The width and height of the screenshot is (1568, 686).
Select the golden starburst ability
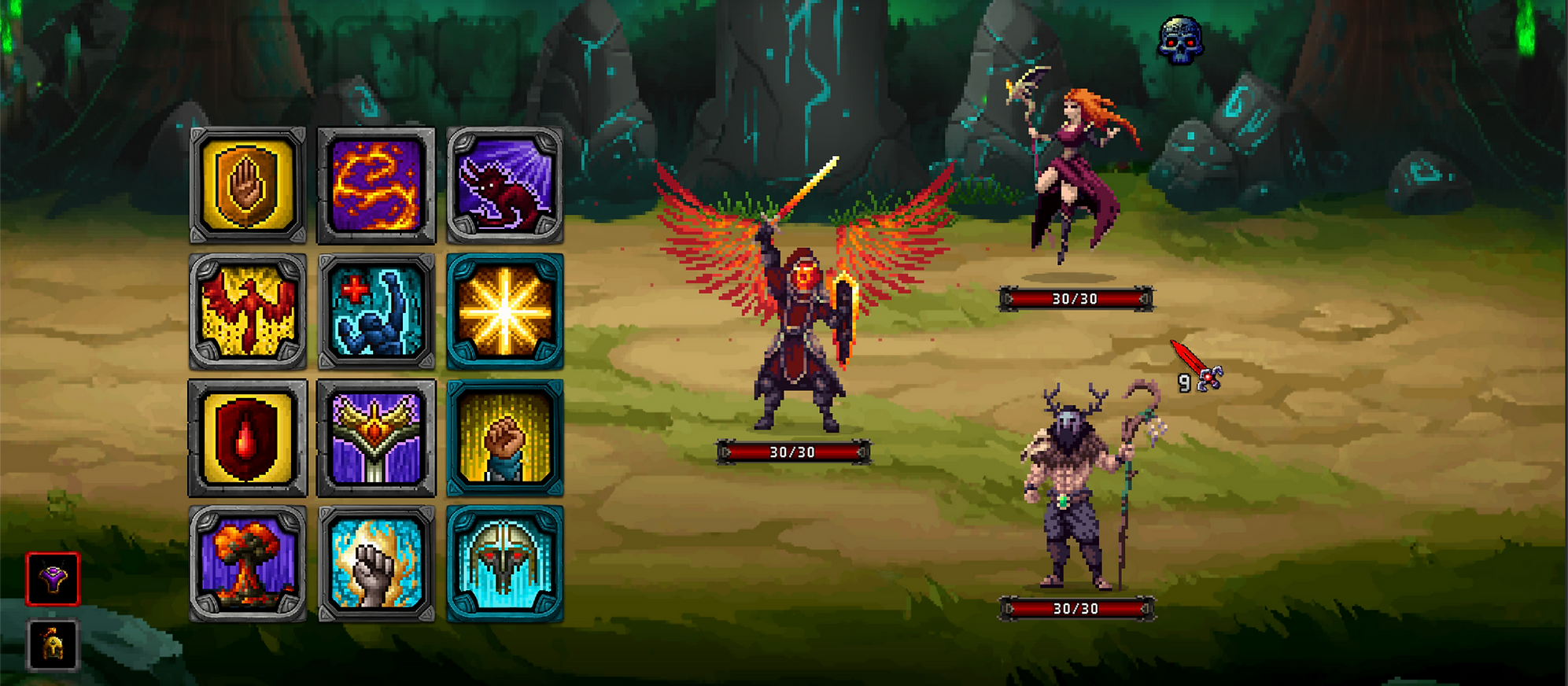[507, 310]
